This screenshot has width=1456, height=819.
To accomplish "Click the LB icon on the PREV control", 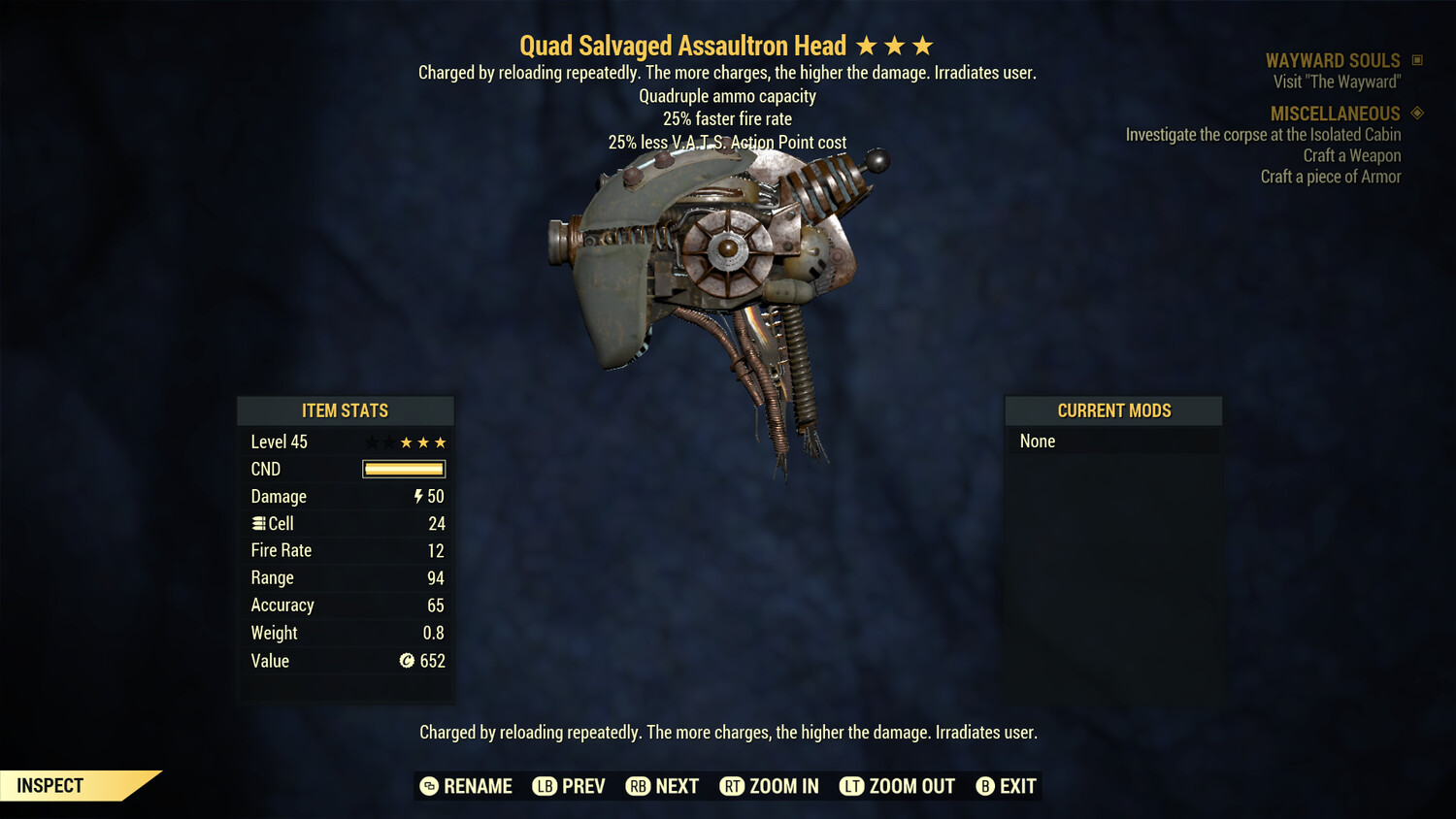I will [x=545, y=786].
